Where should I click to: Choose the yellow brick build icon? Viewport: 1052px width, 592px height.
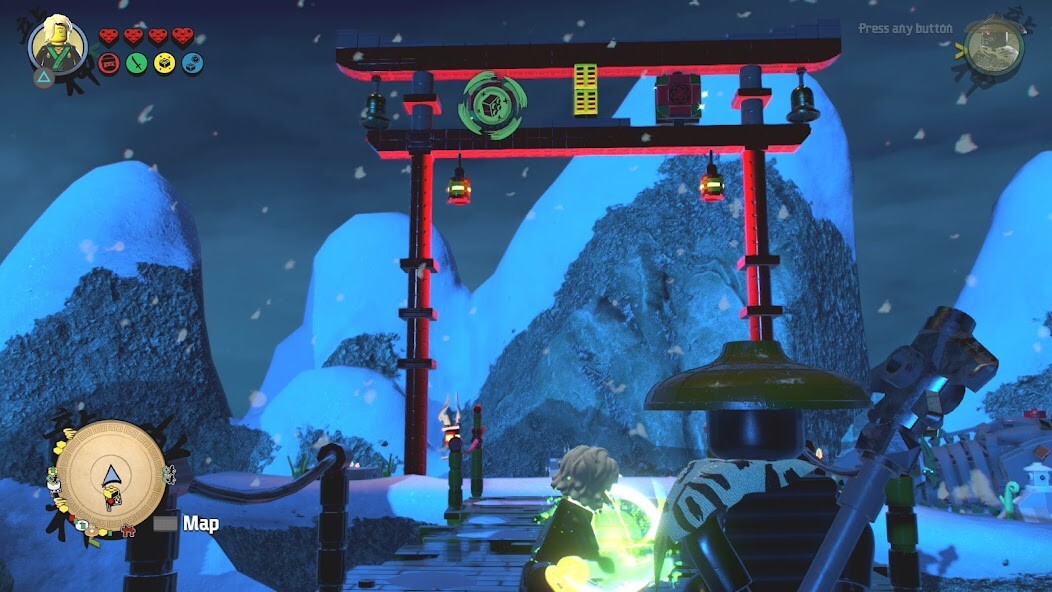164,64
